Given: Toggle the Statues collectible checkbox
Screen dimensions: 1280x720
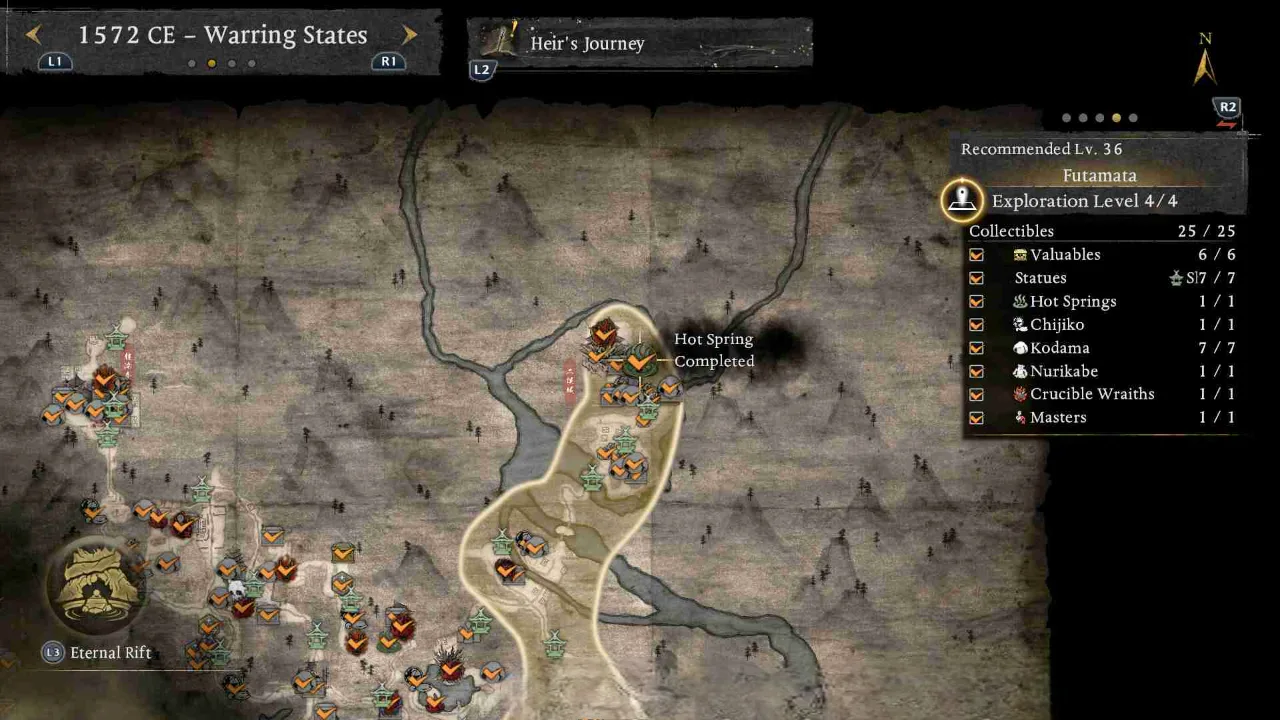Looking at the screenshot, I should pos(977,278).
